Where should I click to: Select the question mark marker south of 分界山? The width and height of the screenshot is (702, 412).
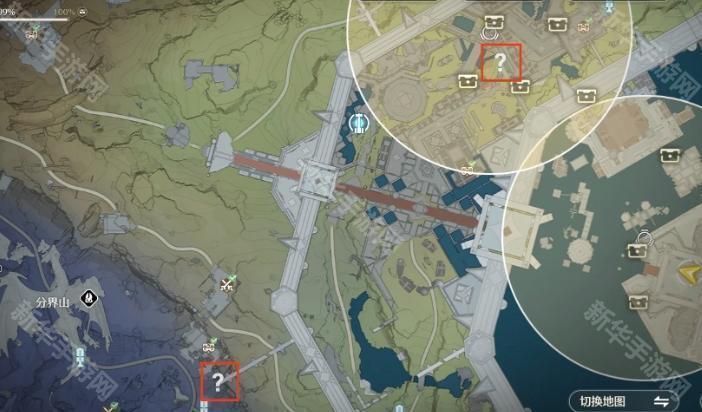(x=218, y=380)
